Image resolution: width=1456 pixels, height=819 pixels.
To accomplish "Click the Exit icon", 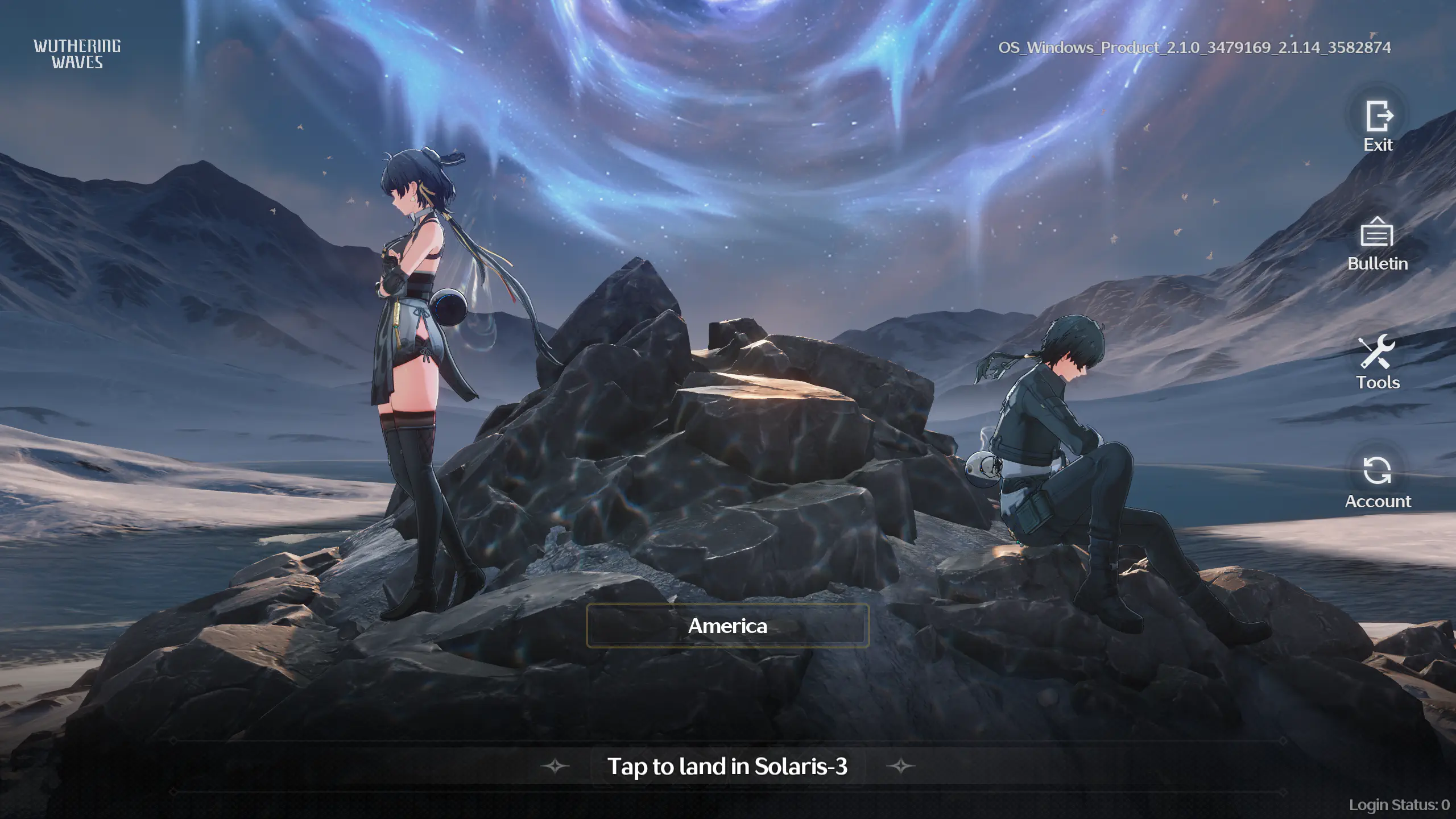I will point(1379,115).
